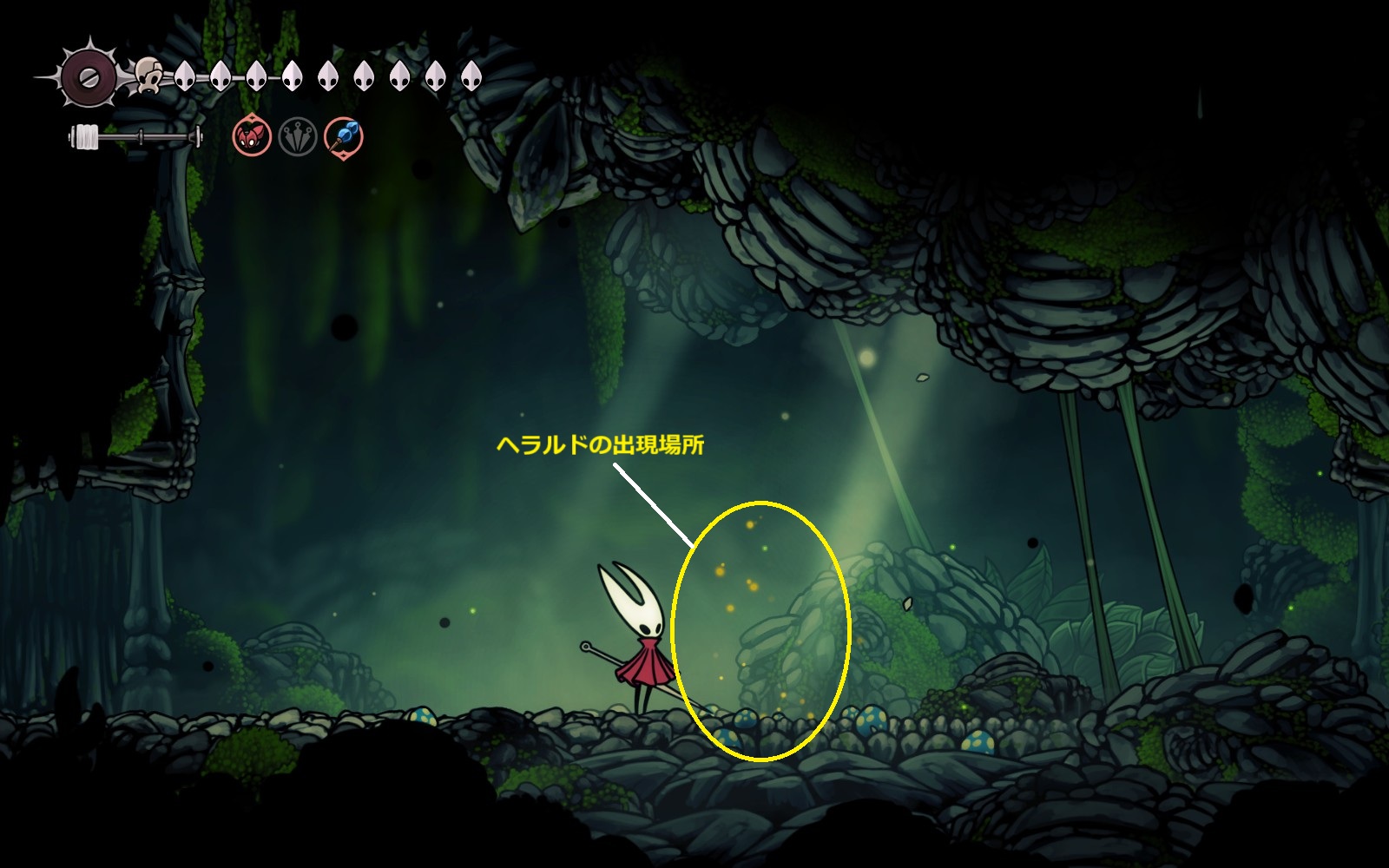1389x868 pixels.
Task: Select the red bug-faced tool icon
Action: [x=252, y=137]
